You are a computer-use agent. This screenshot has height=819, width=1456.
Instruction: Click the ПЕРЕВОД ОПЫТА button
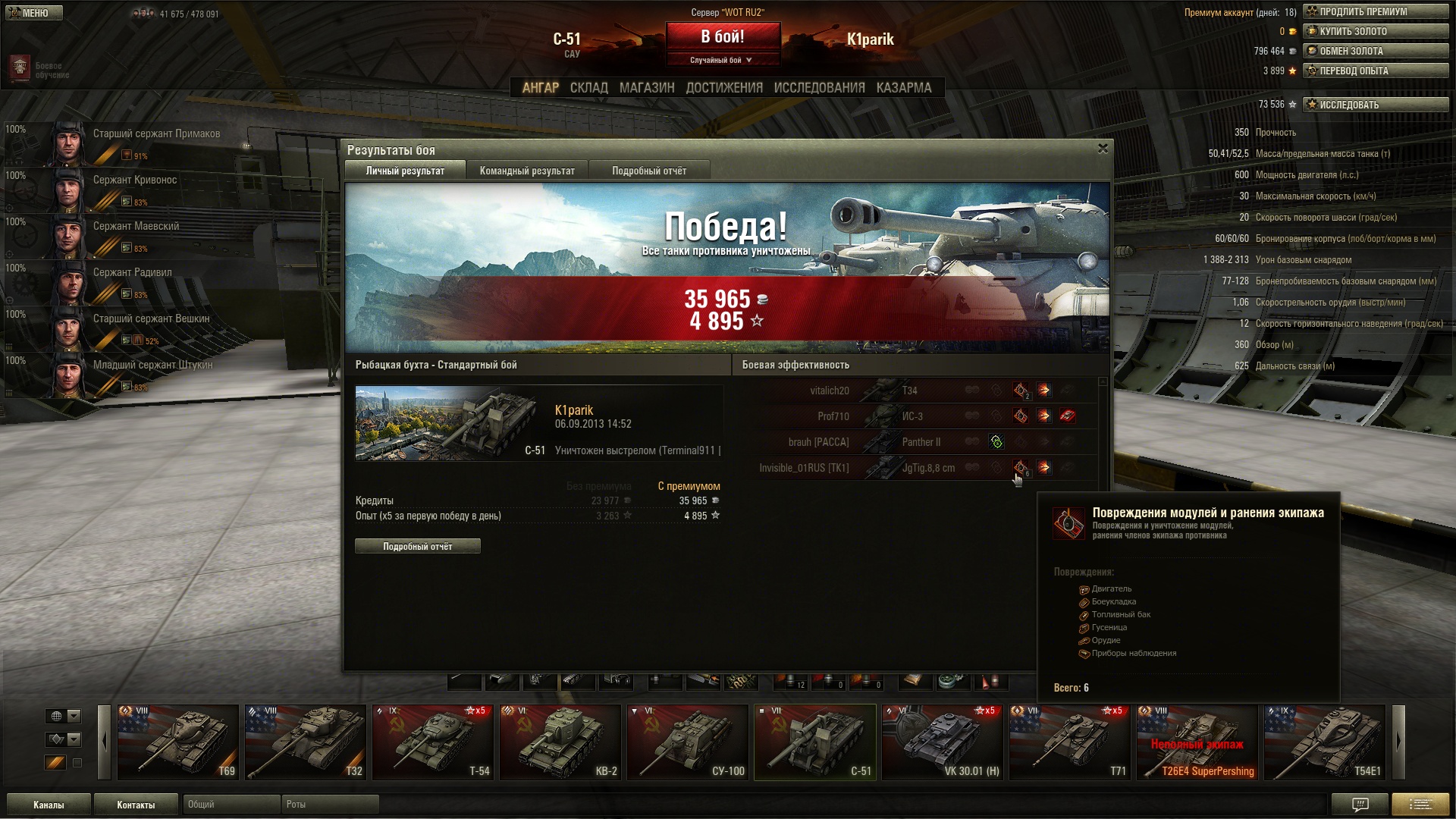pos(1376,71)
